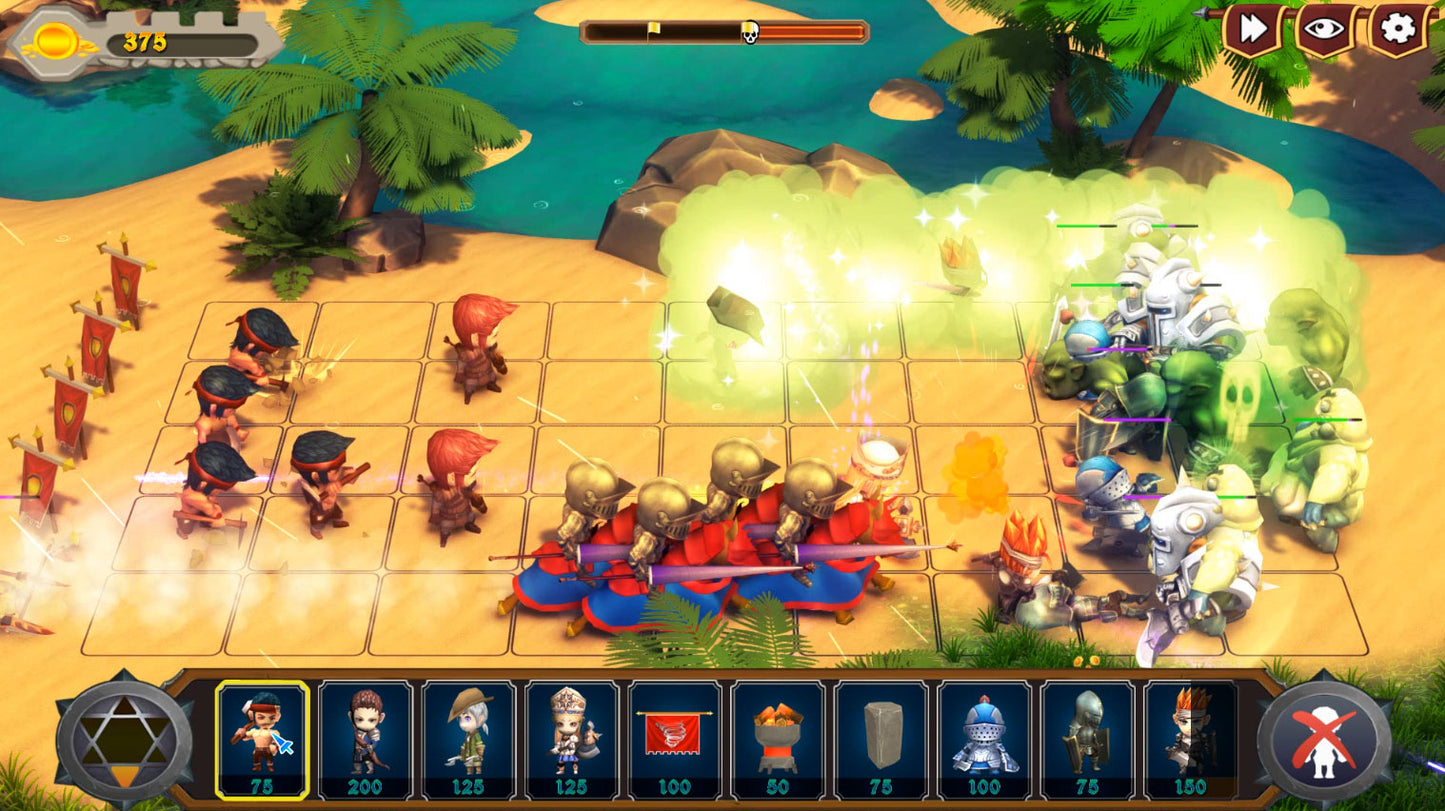Select the headband warrior card costing 75
The width and height of the screenshot is (1445, 811).
[x=262, y=738]
